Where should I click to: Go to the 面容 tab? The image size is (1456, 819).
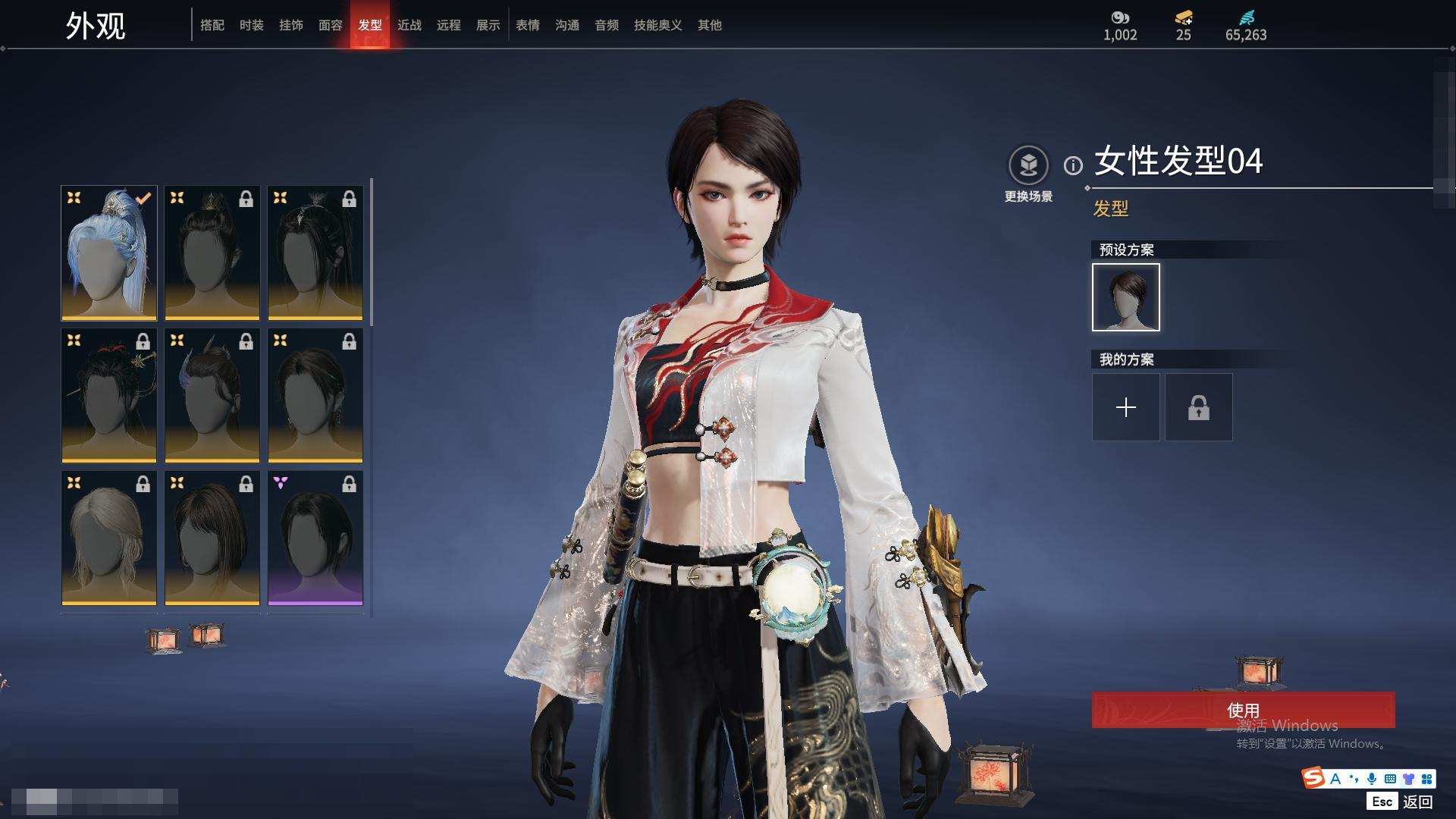pyautogui.click(x=331, y=25)
